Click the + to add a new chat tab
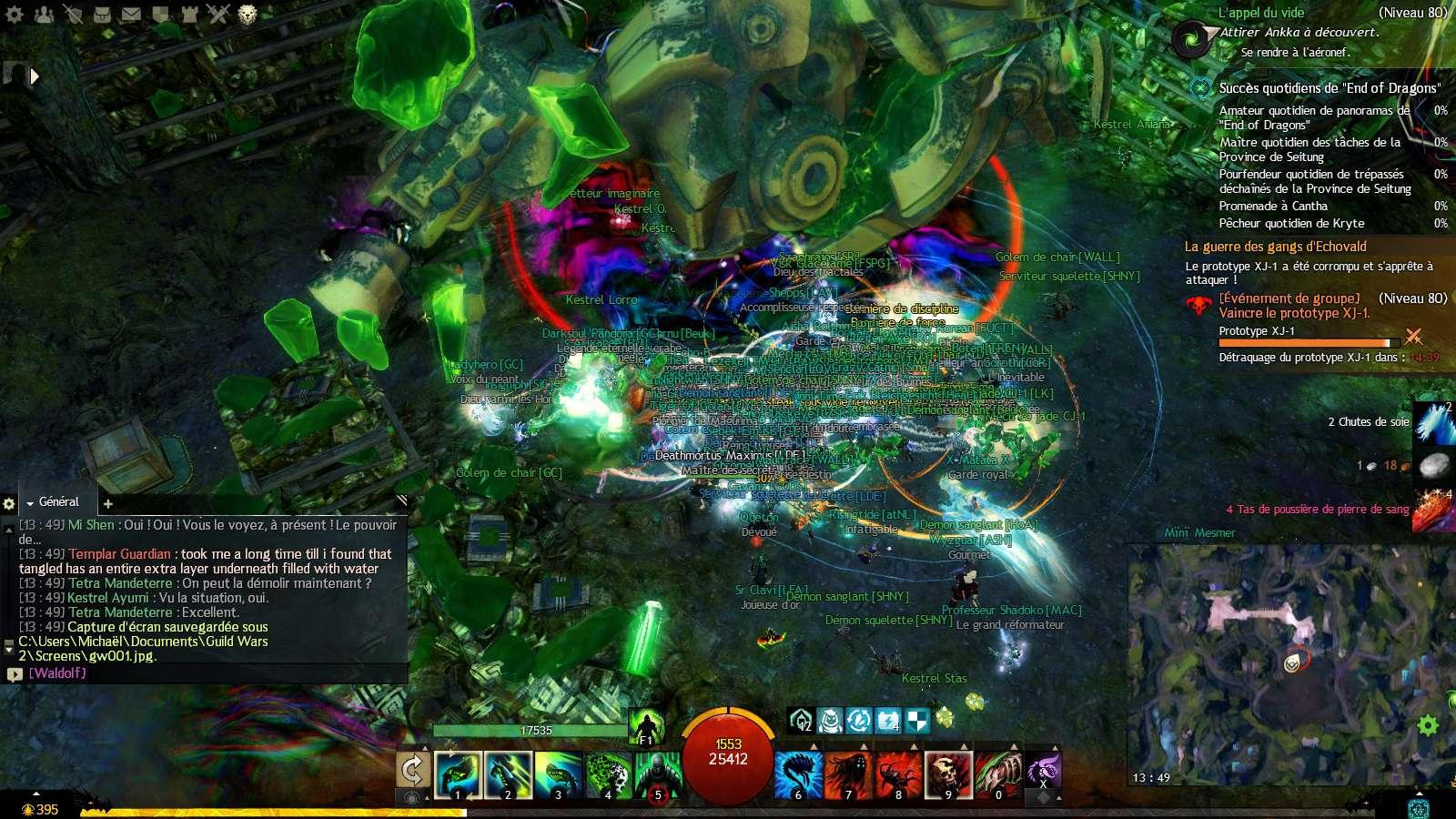 point(107,503)
